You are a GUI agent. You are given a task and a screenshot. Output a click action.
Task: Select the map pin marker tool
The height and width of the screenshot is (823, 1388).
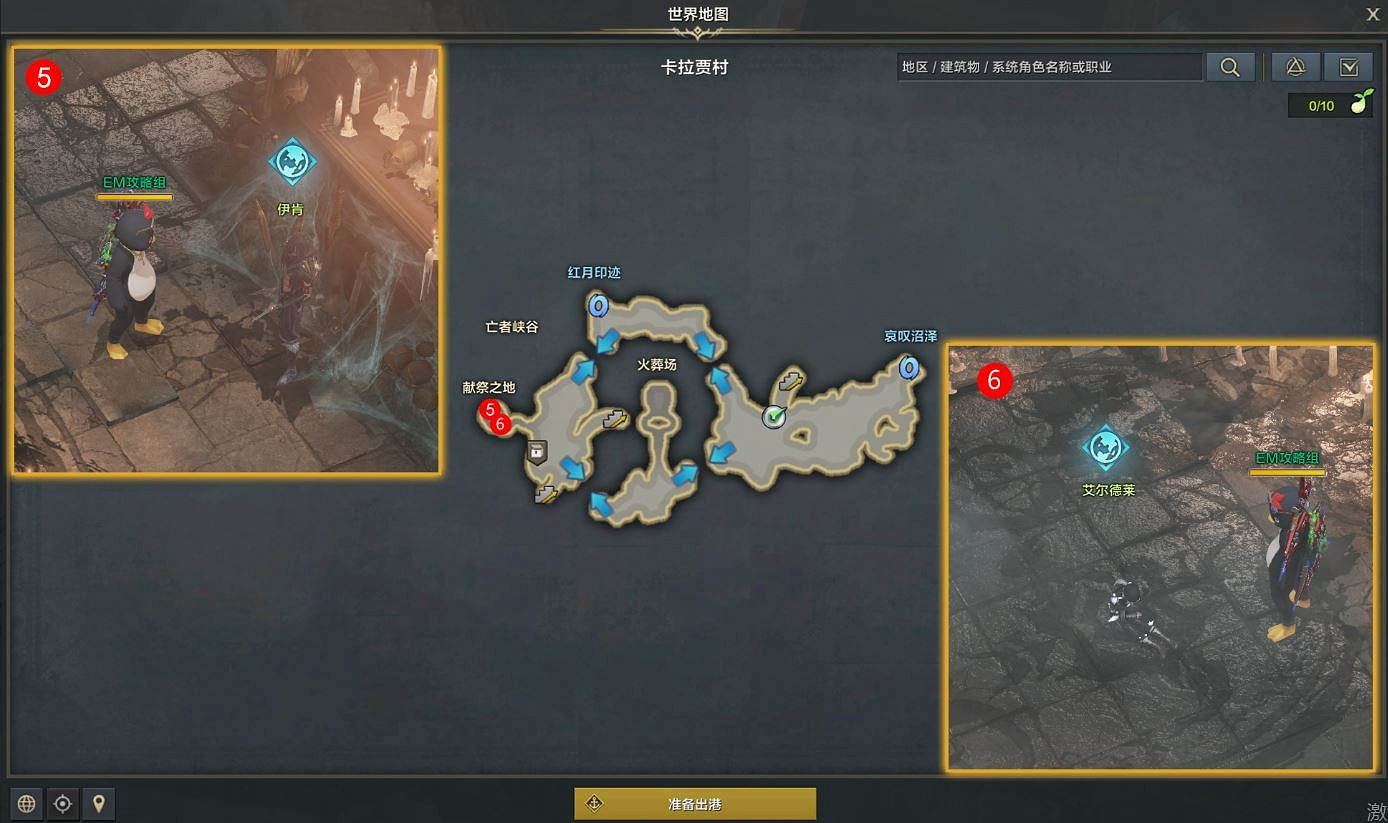(x=99, y=803)
